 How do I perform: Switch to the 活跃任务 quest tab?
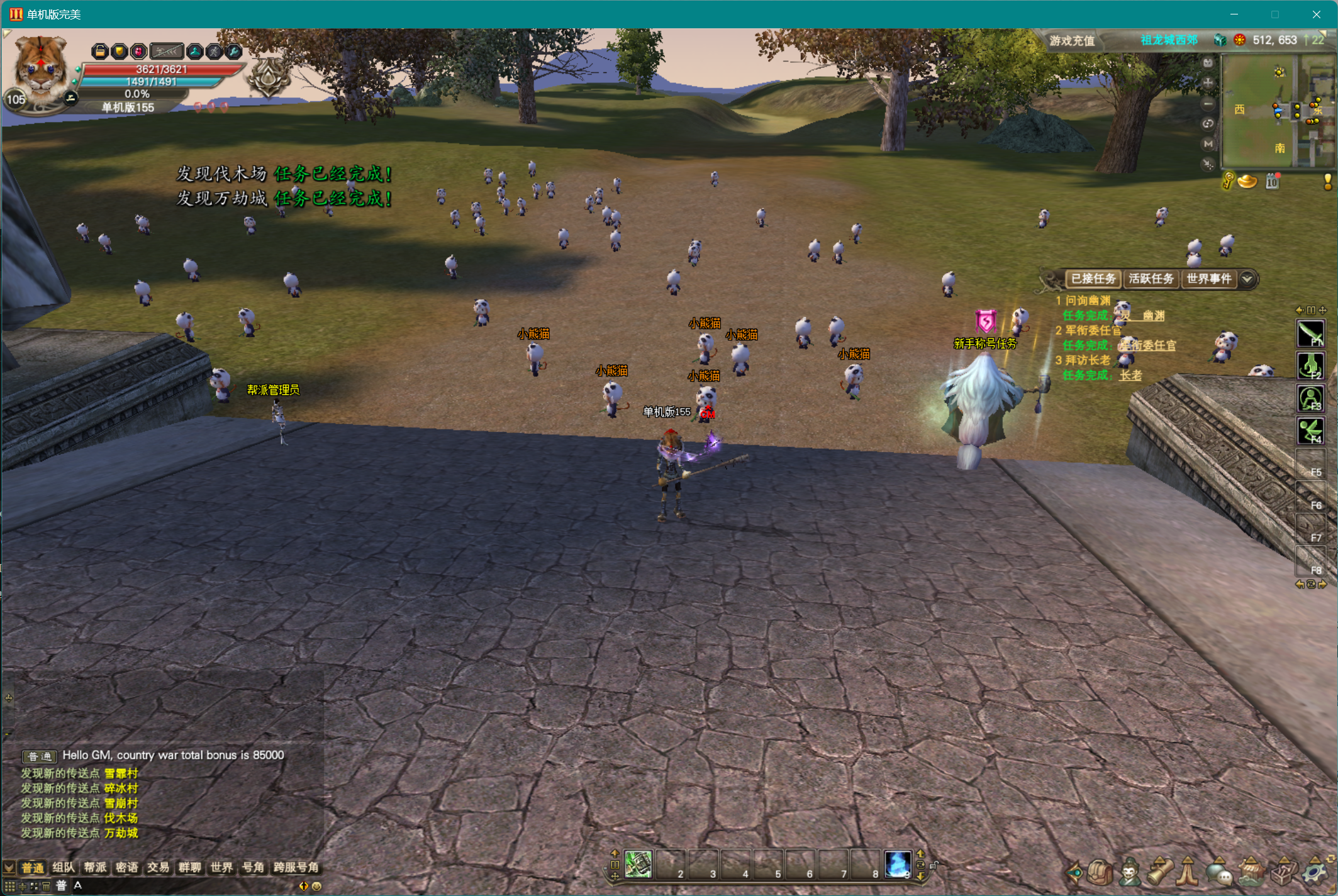(1151, 279)
